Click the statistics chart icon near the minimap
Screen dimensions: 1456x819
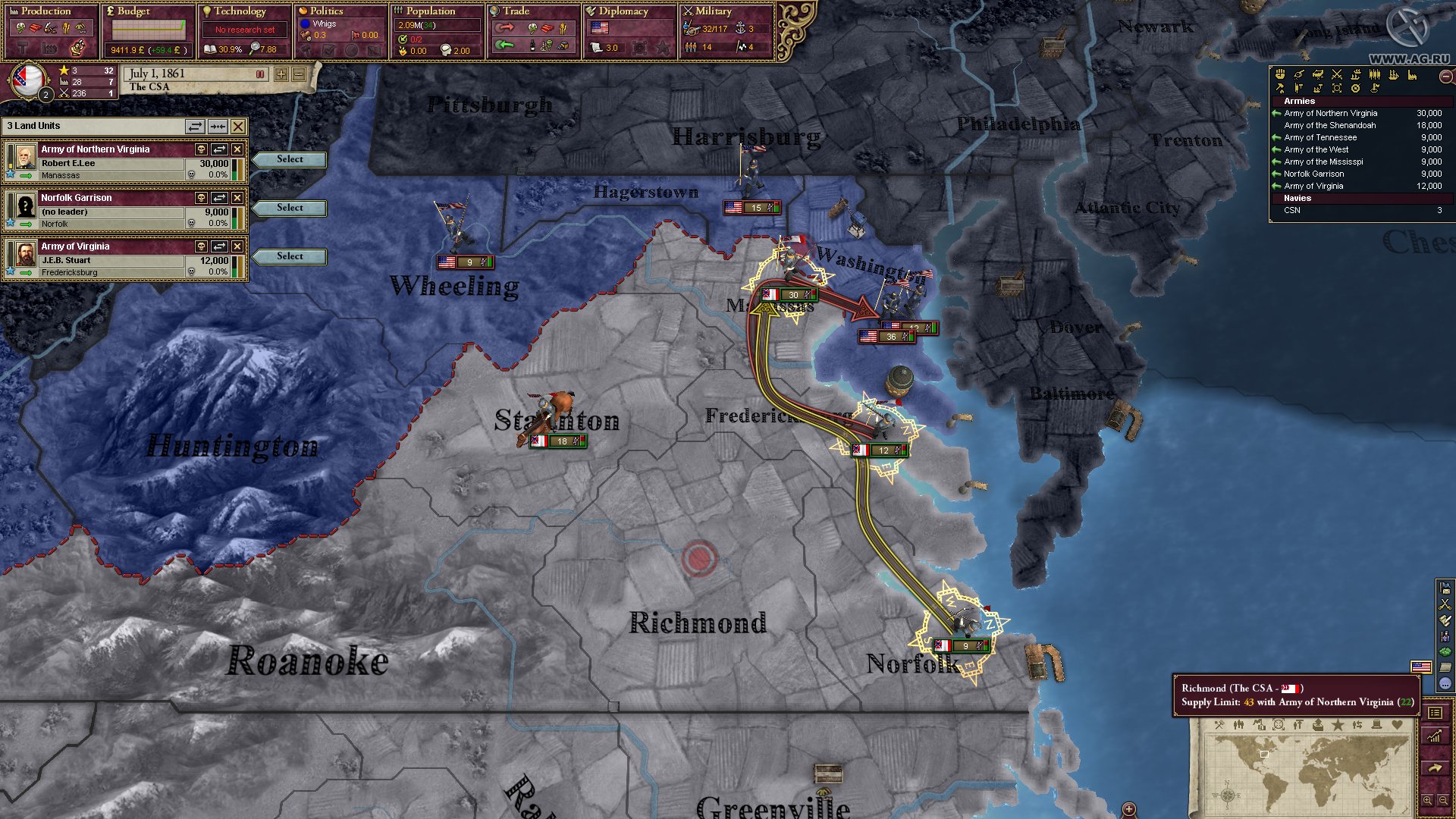point(1436,736)
